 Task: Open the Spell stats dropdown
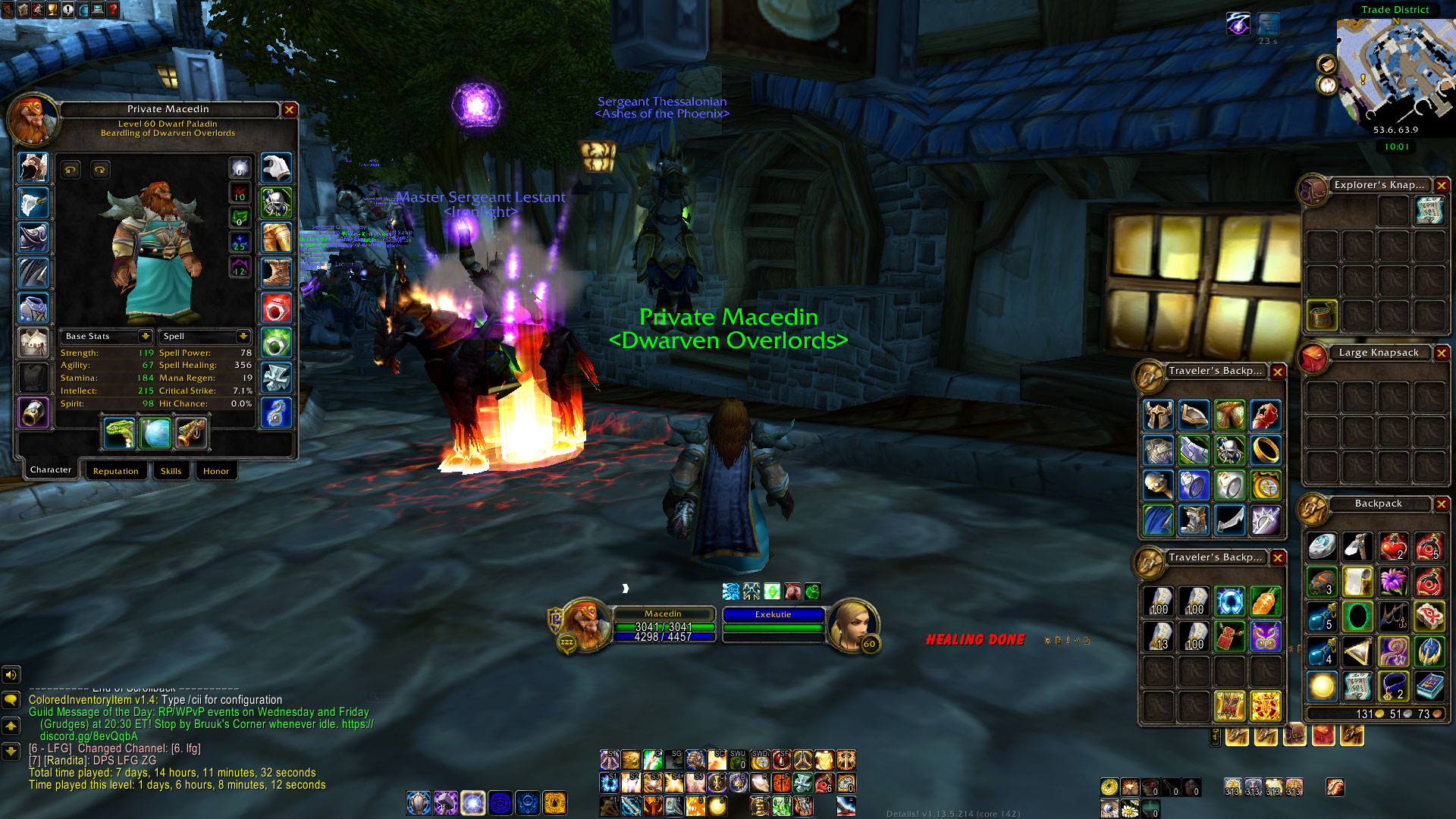[243, 336]
